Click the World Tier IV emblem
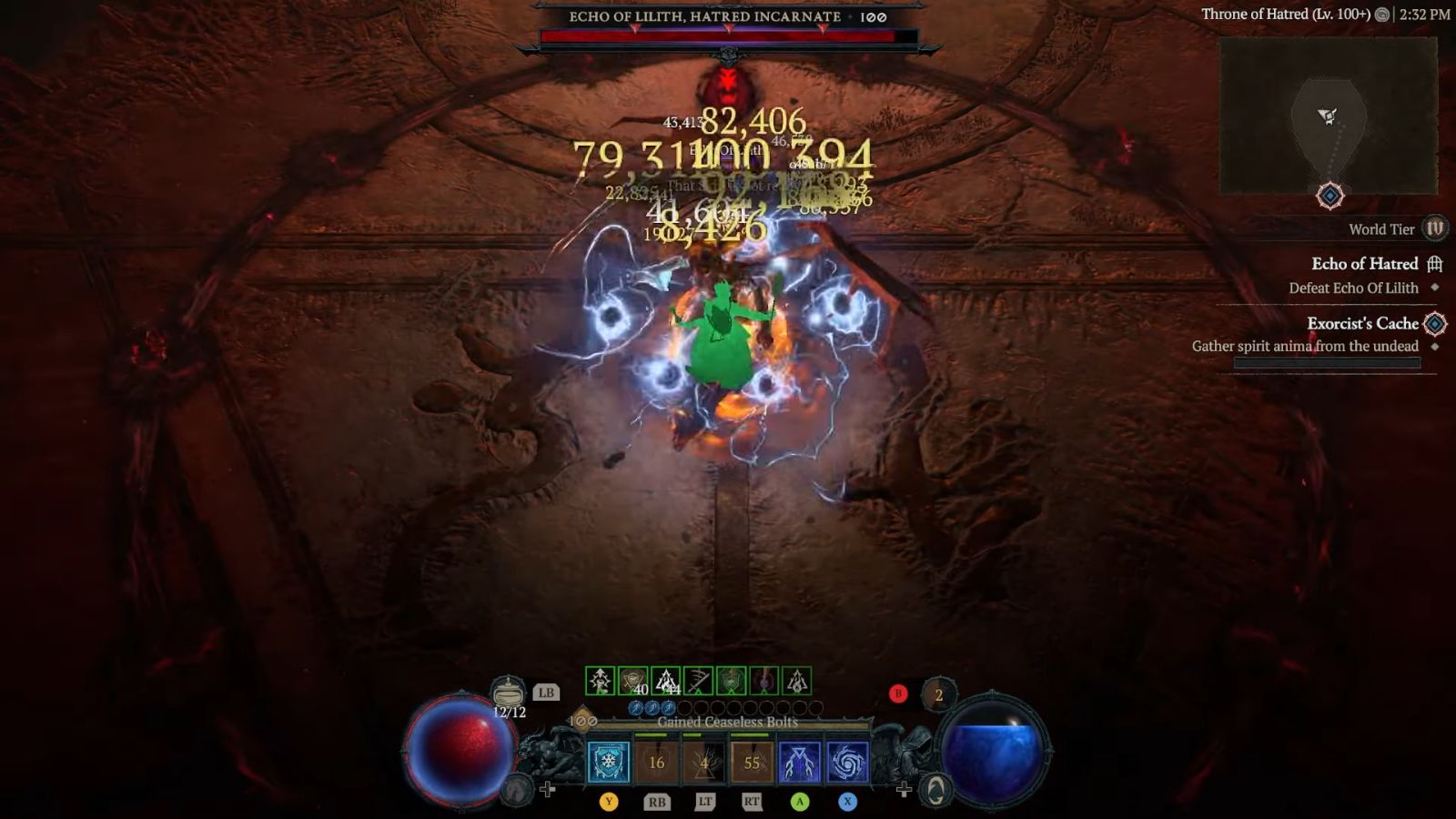The width and height of the screenshot is (1456, 819). click(x=1433, y=229)
